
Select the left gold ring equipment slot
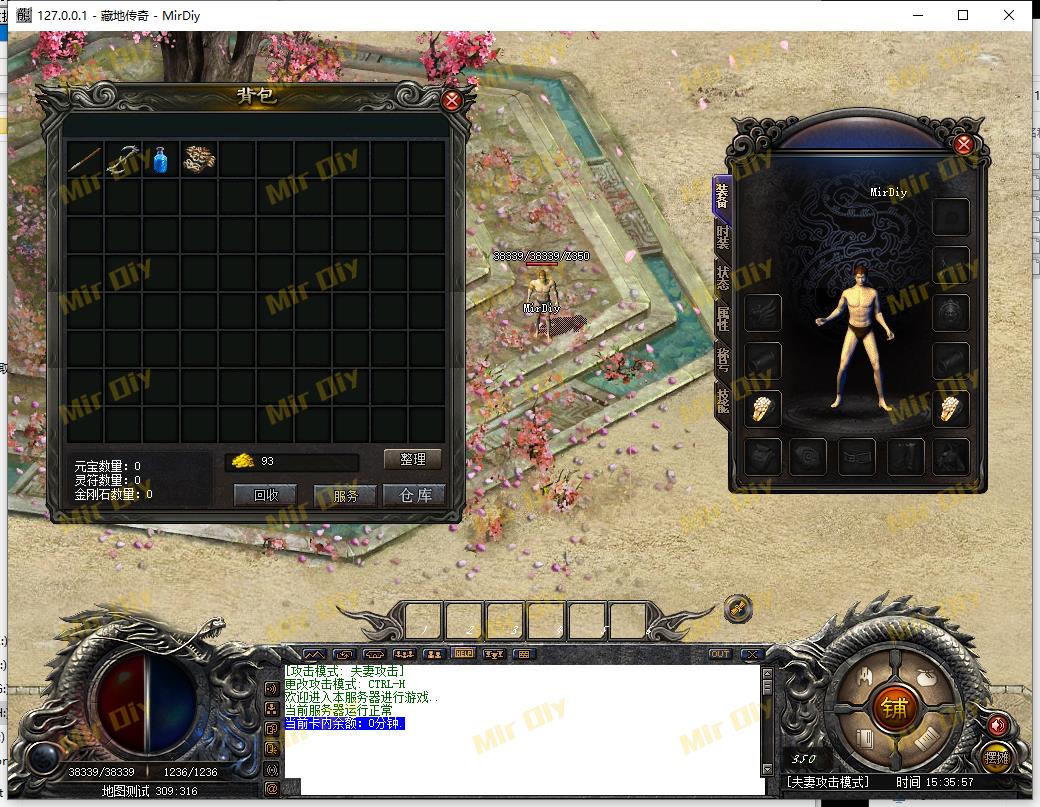pos(762,409)
